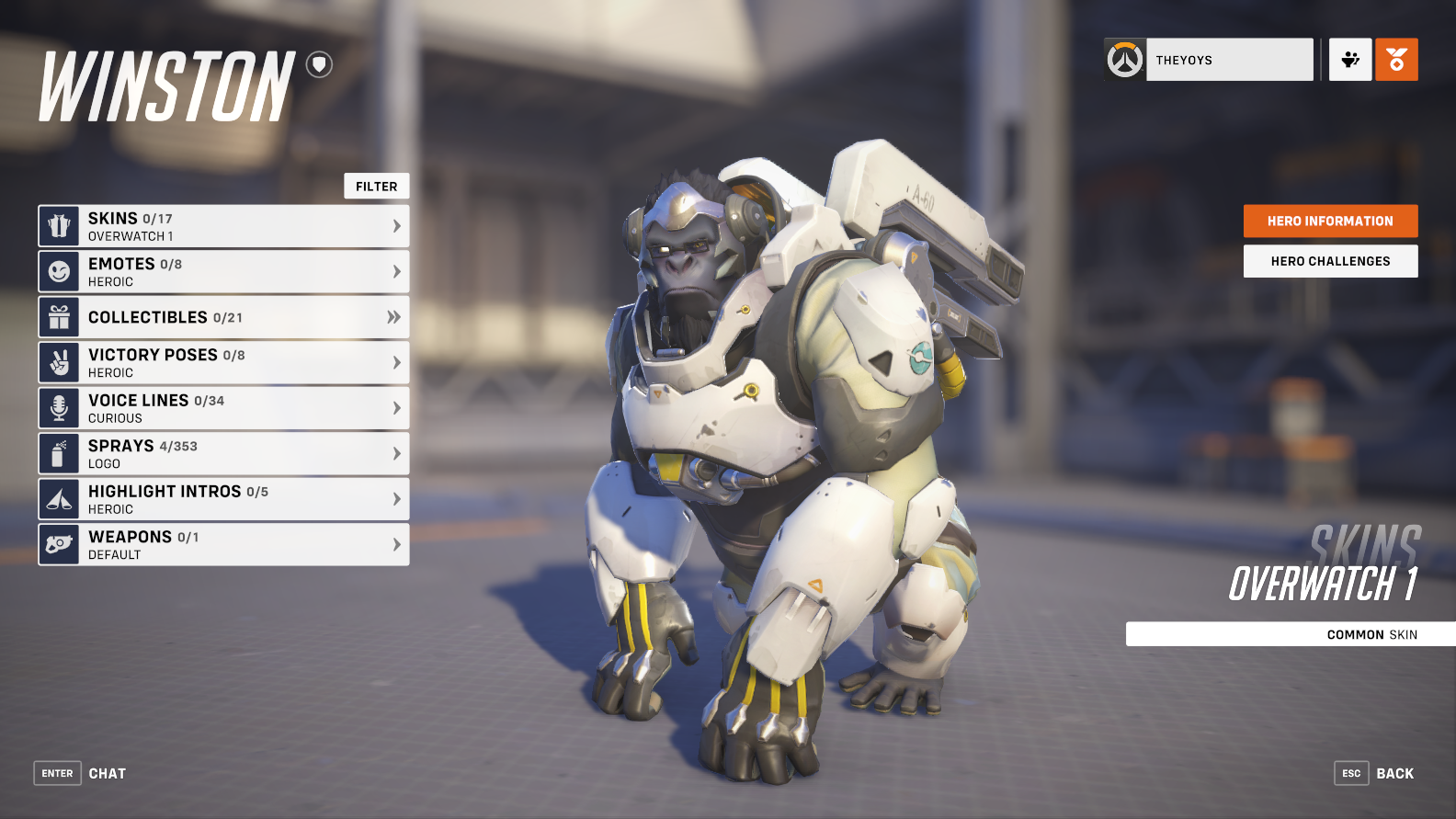Open Hero Information
The height and width of the screenshot is (819, 1456).
1330,221
